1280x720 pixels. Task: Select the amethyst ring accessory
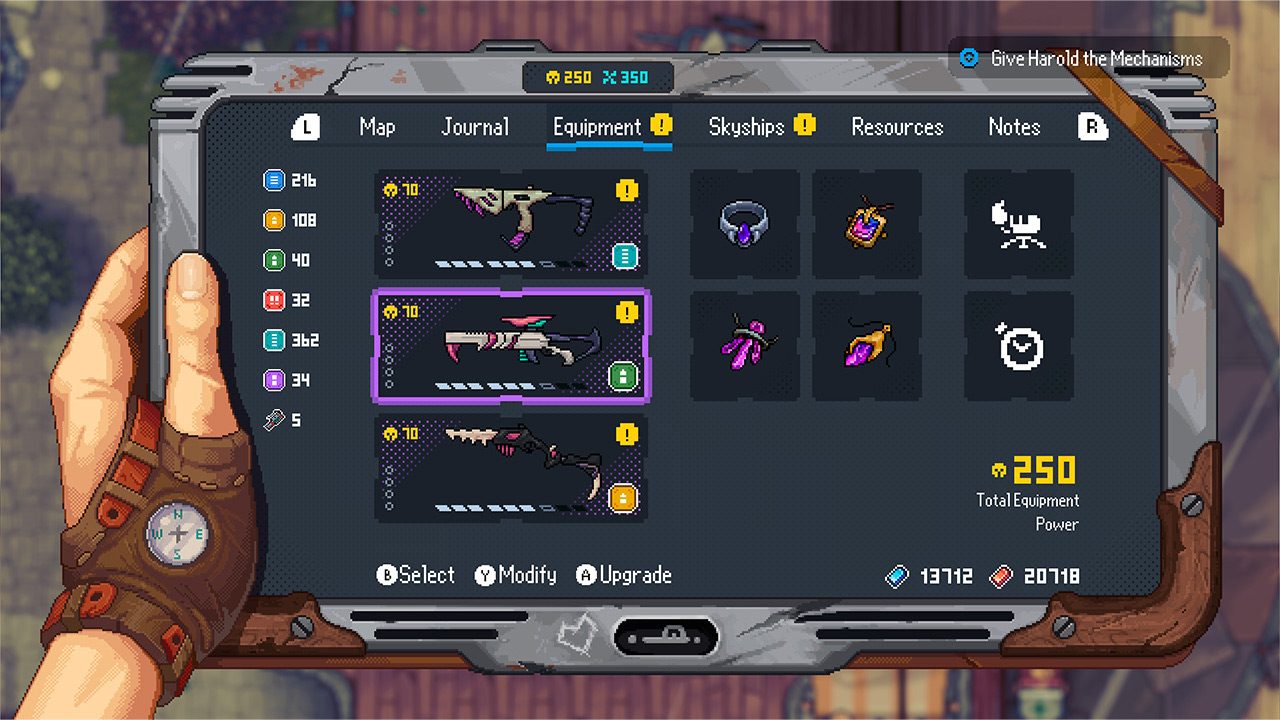click(x=744, y=223)
